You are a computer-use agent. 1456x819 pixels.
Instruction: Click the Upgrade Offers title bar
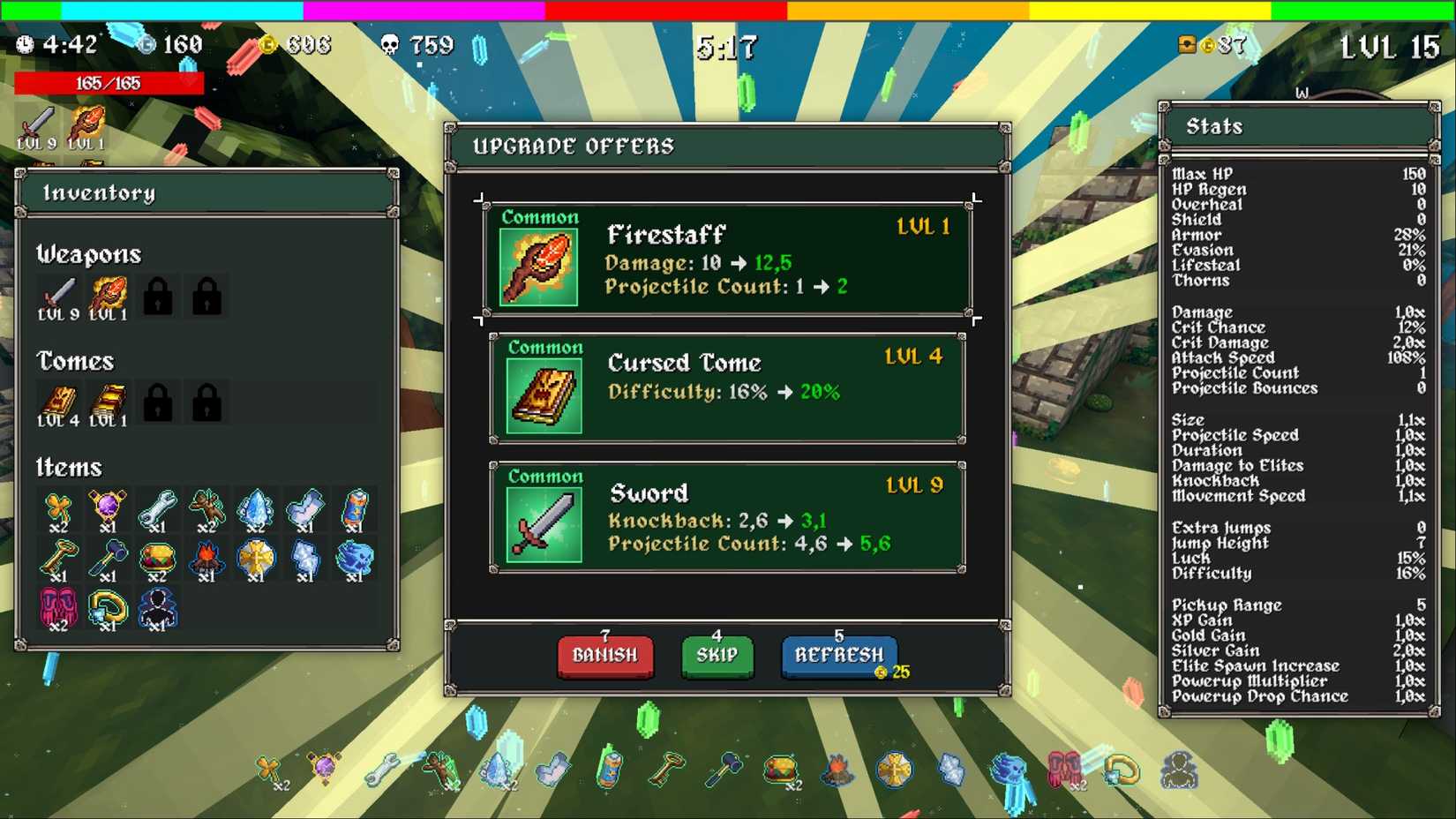574,146
